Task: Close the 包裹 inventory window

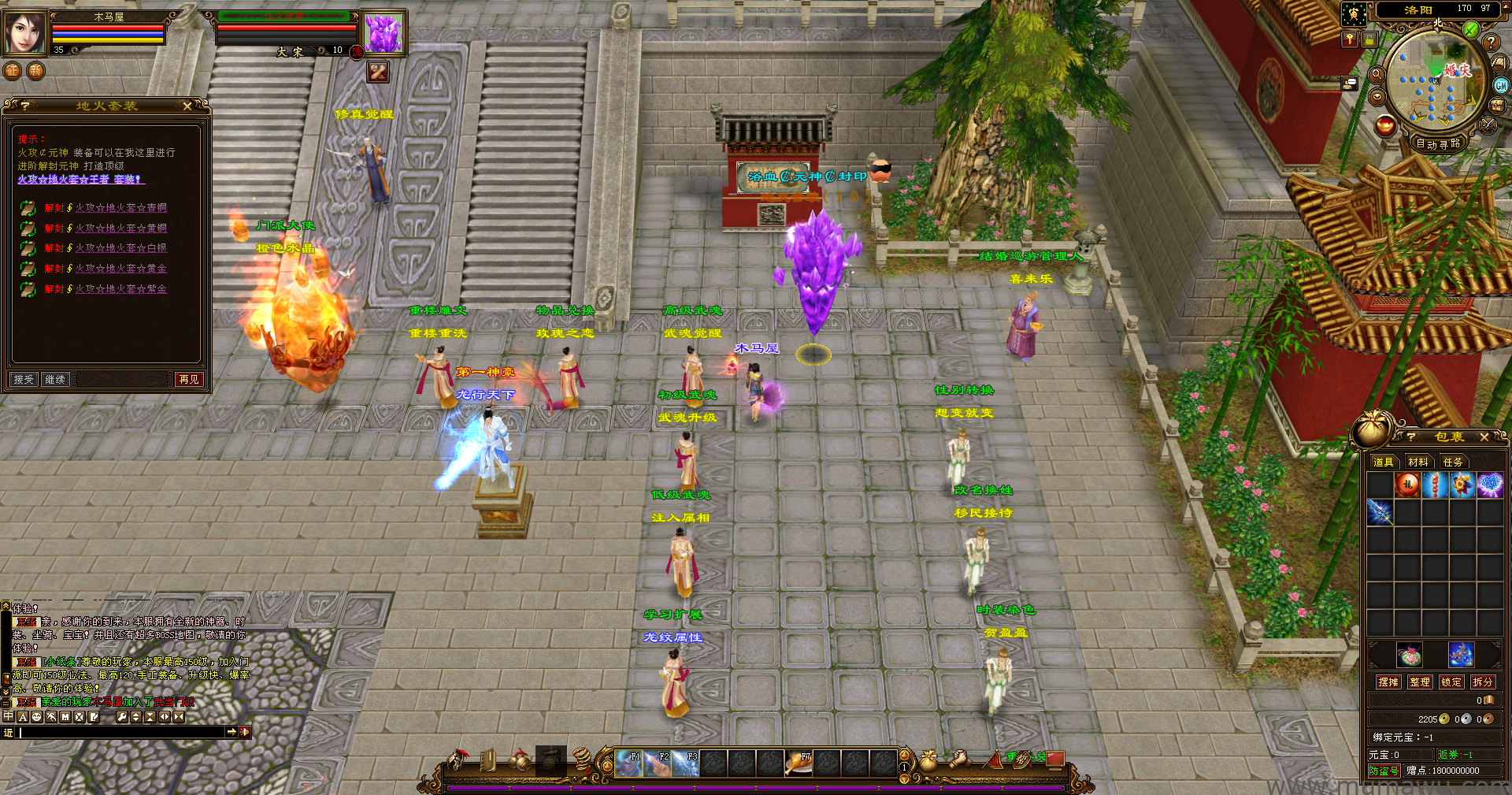Action: 1484,437
